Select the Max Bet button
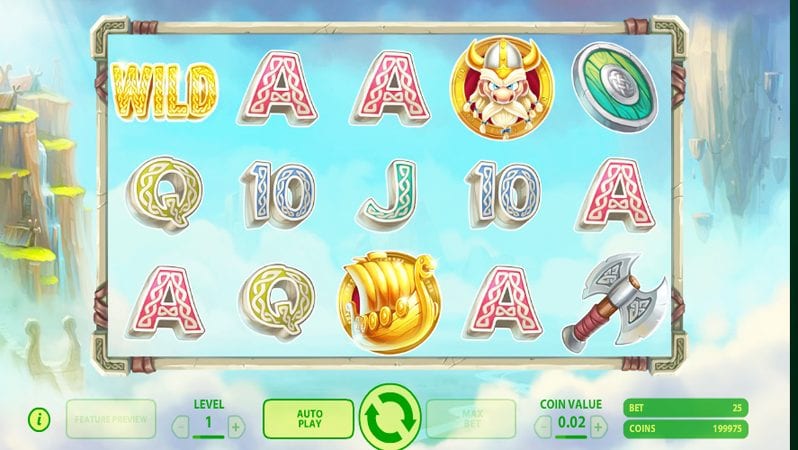The image size is (798, 450). pos(471,419)
